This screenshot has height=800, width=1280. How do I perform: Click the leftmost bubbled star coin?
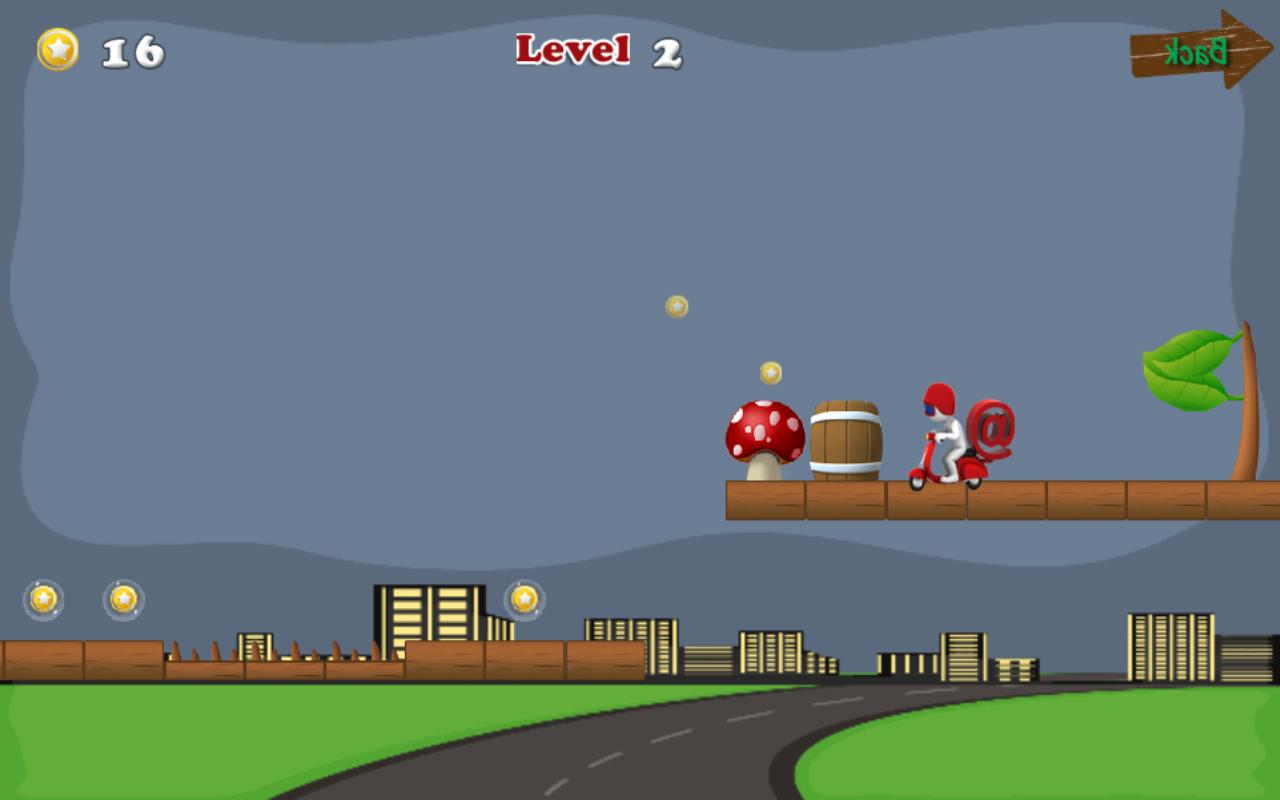coord(42,597)
